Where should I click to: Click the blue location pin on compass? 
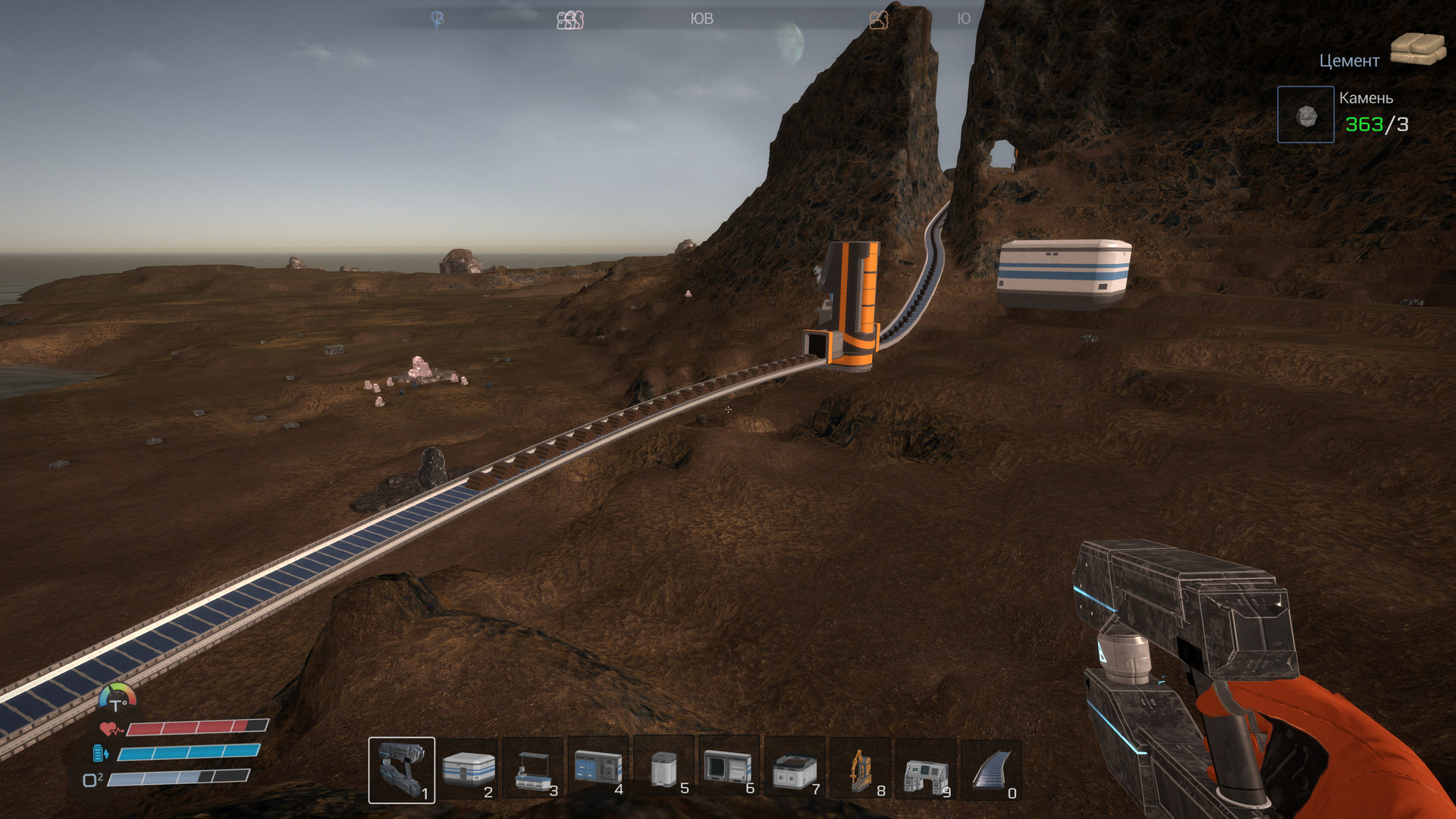click(438, 19)
